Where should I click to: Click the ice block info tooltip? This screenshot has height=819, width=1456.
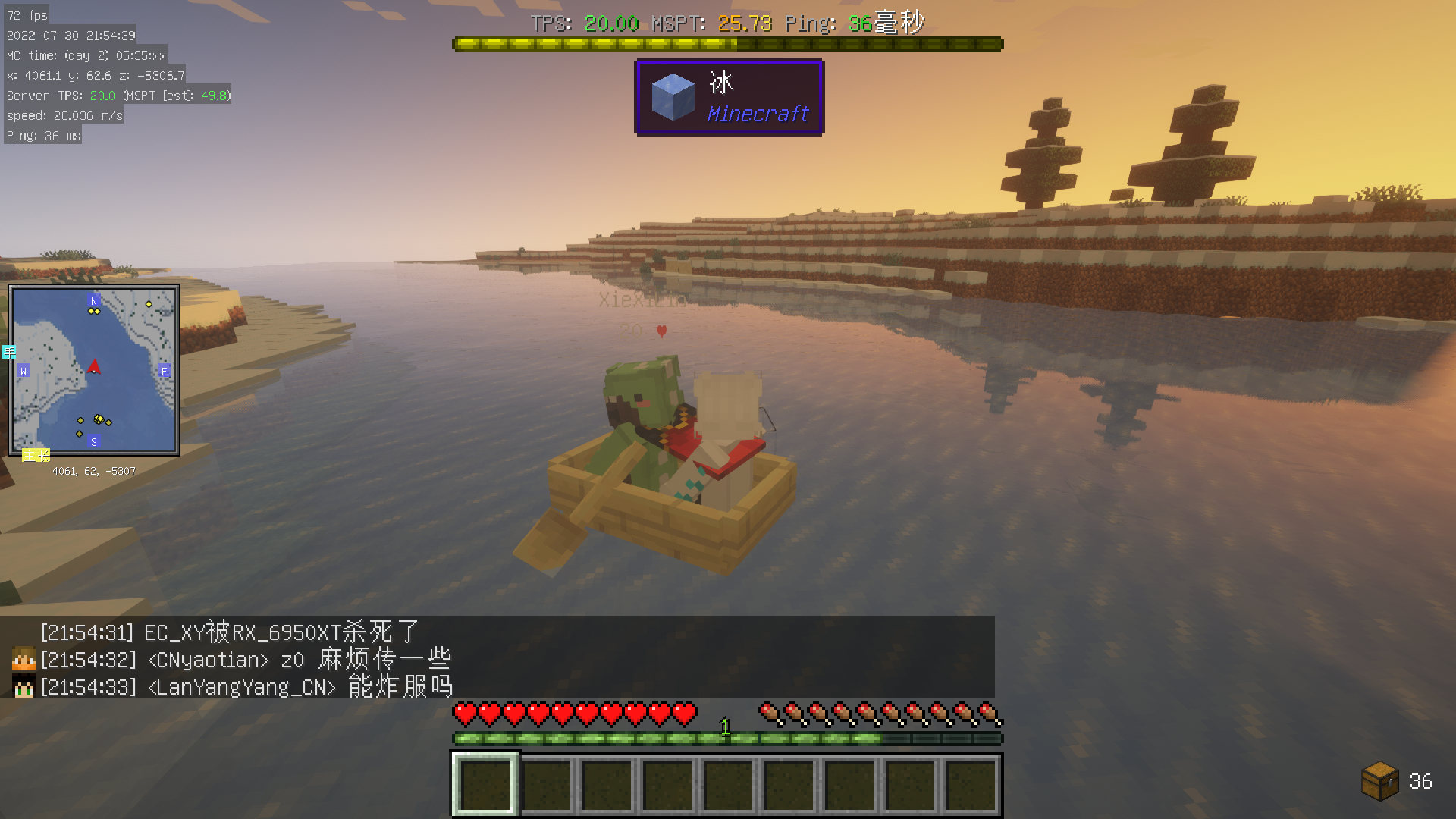click(x=729, y=98)
